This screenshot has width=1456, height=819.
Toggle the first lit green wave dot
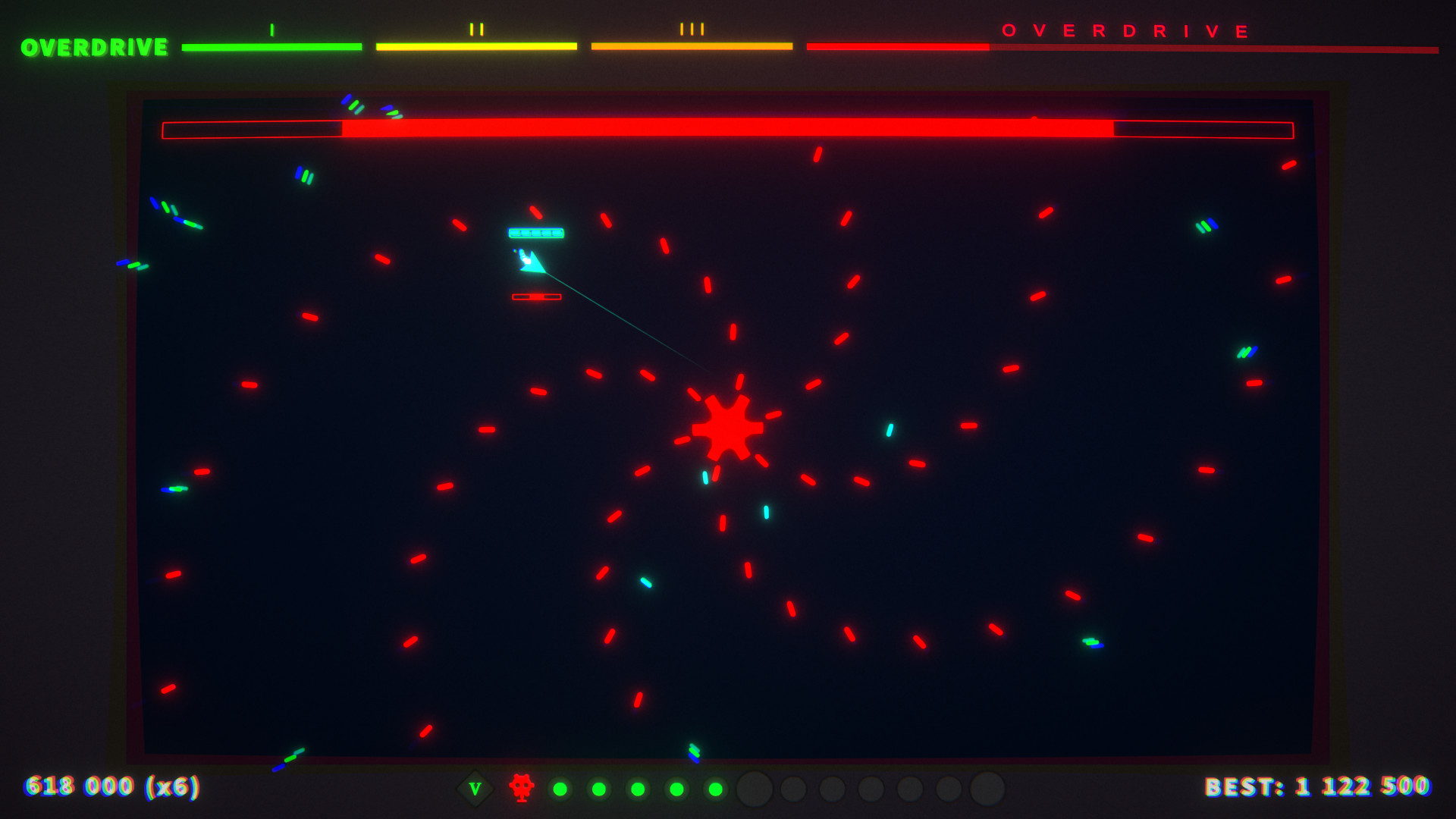(559, 789)
